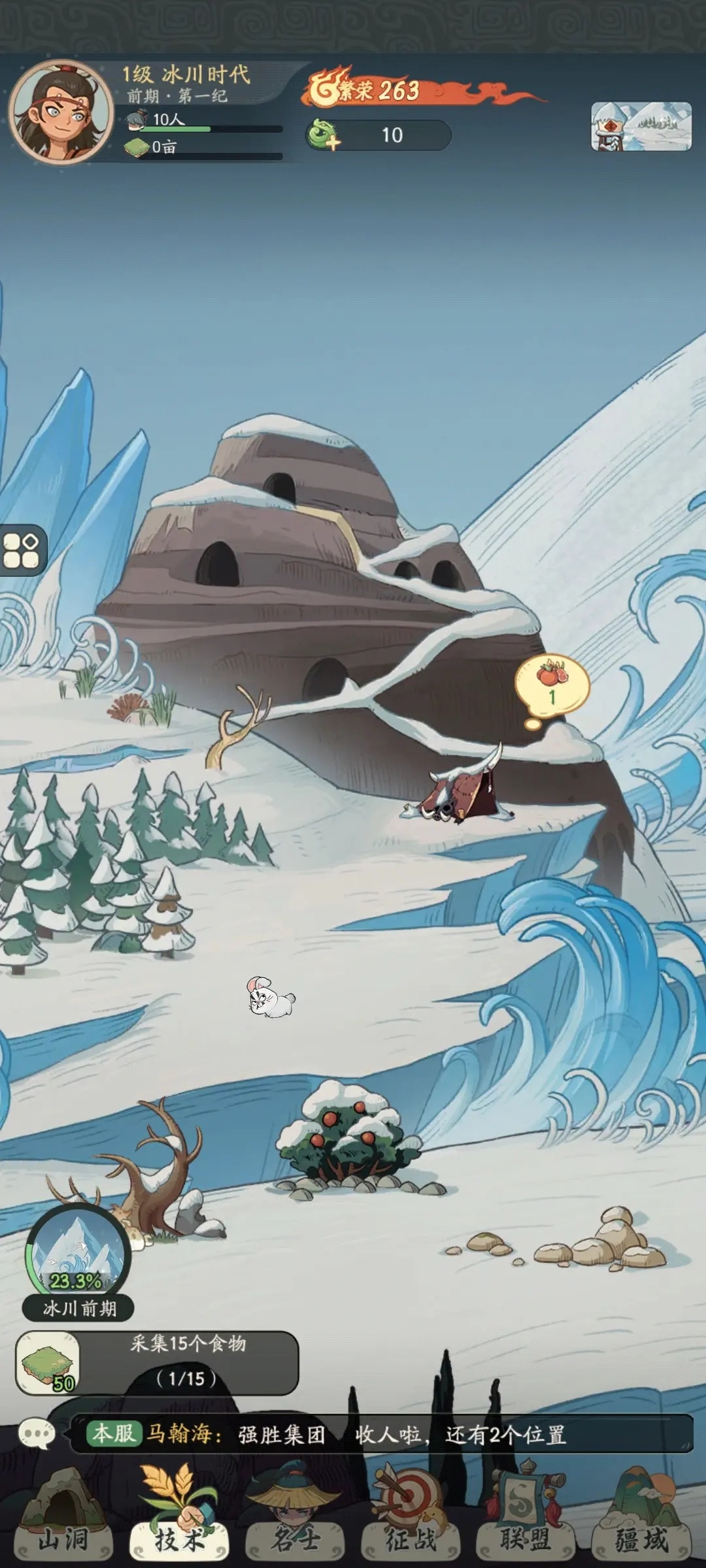Expand the four-square side menu
706x1568 pixels.
22,550
